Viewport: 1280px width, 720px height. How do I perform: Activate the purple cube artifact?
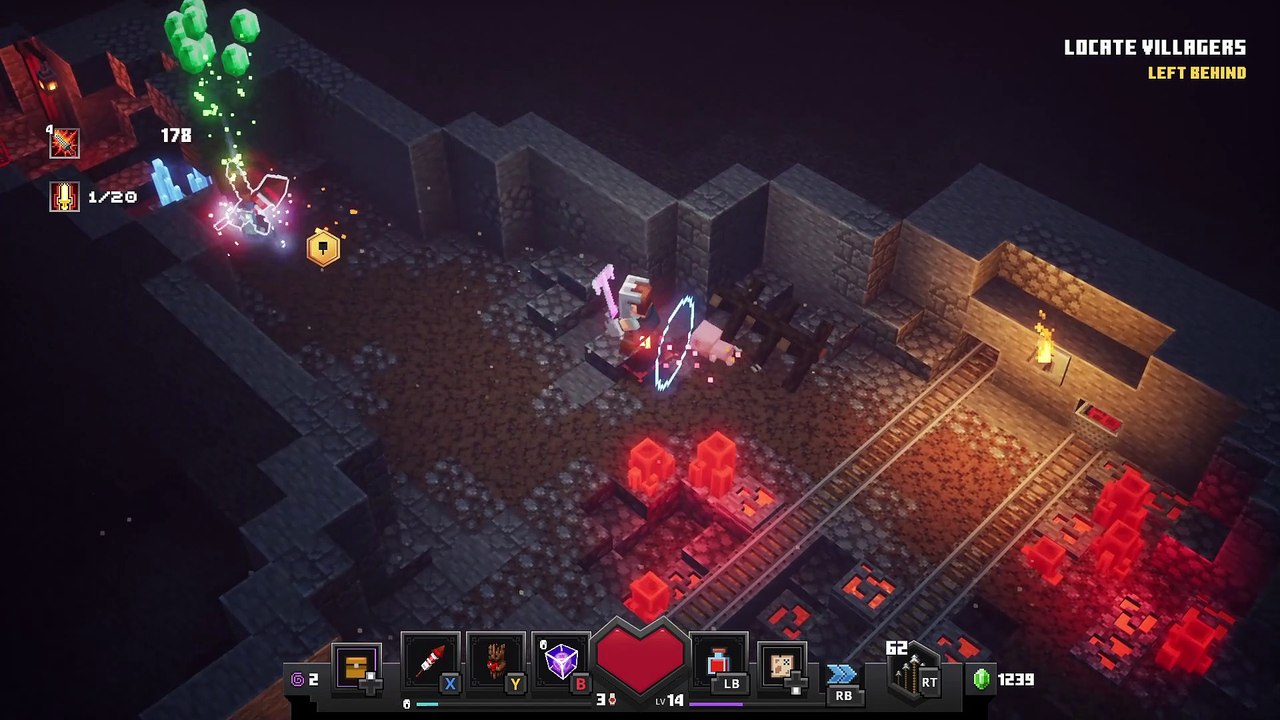[561, 662]
